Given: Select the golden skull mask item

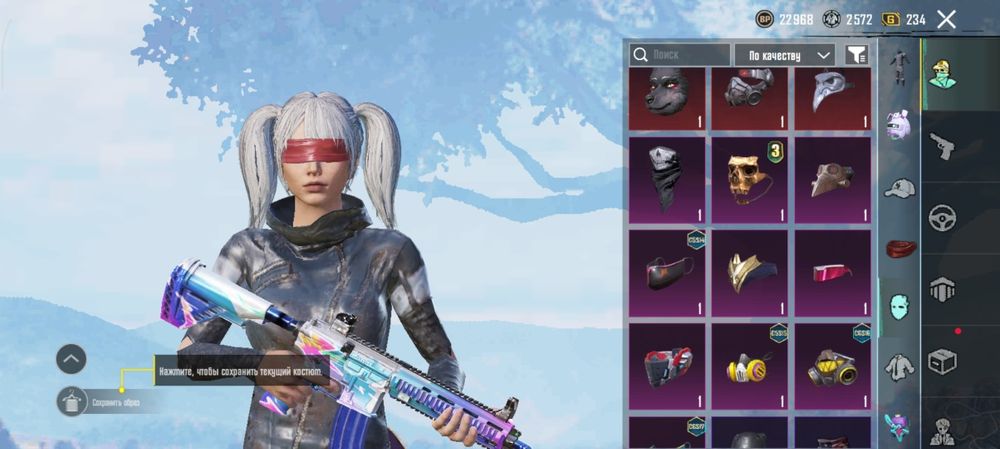Looking at the screenshot, I should [750, 180].
